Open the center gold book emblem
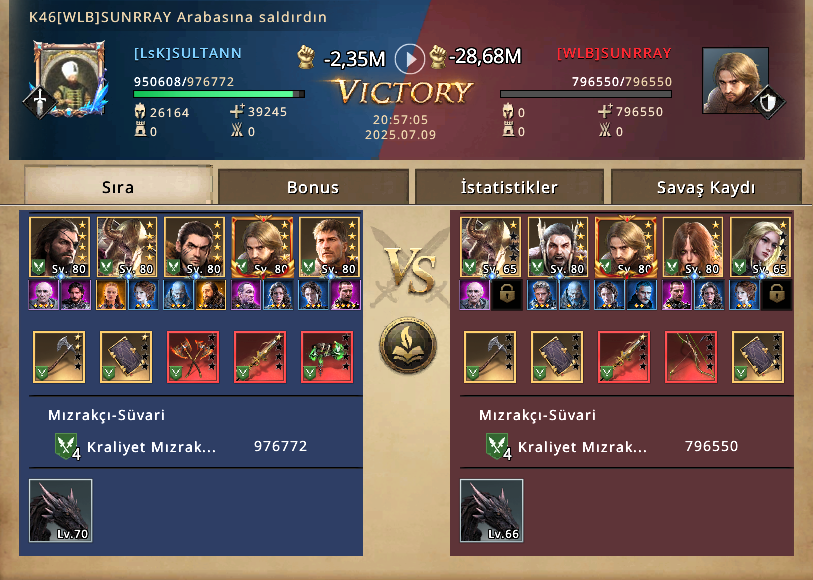The width and height of the screenshot is (813, 580). [408, 344]
